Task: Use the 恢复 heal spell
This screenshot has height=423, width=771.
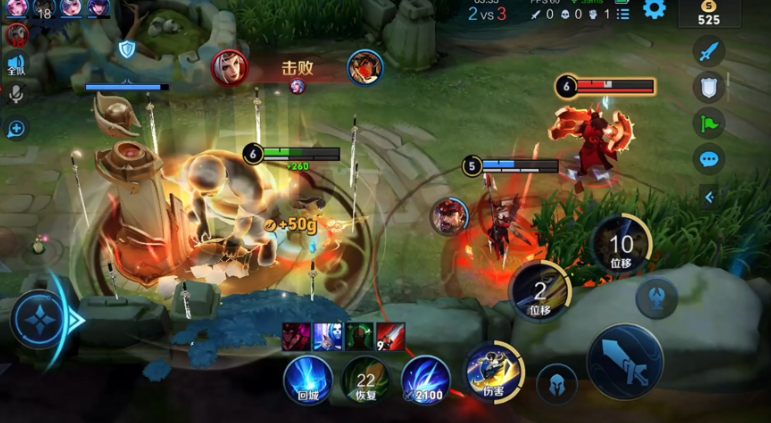Action: (366, 380)
